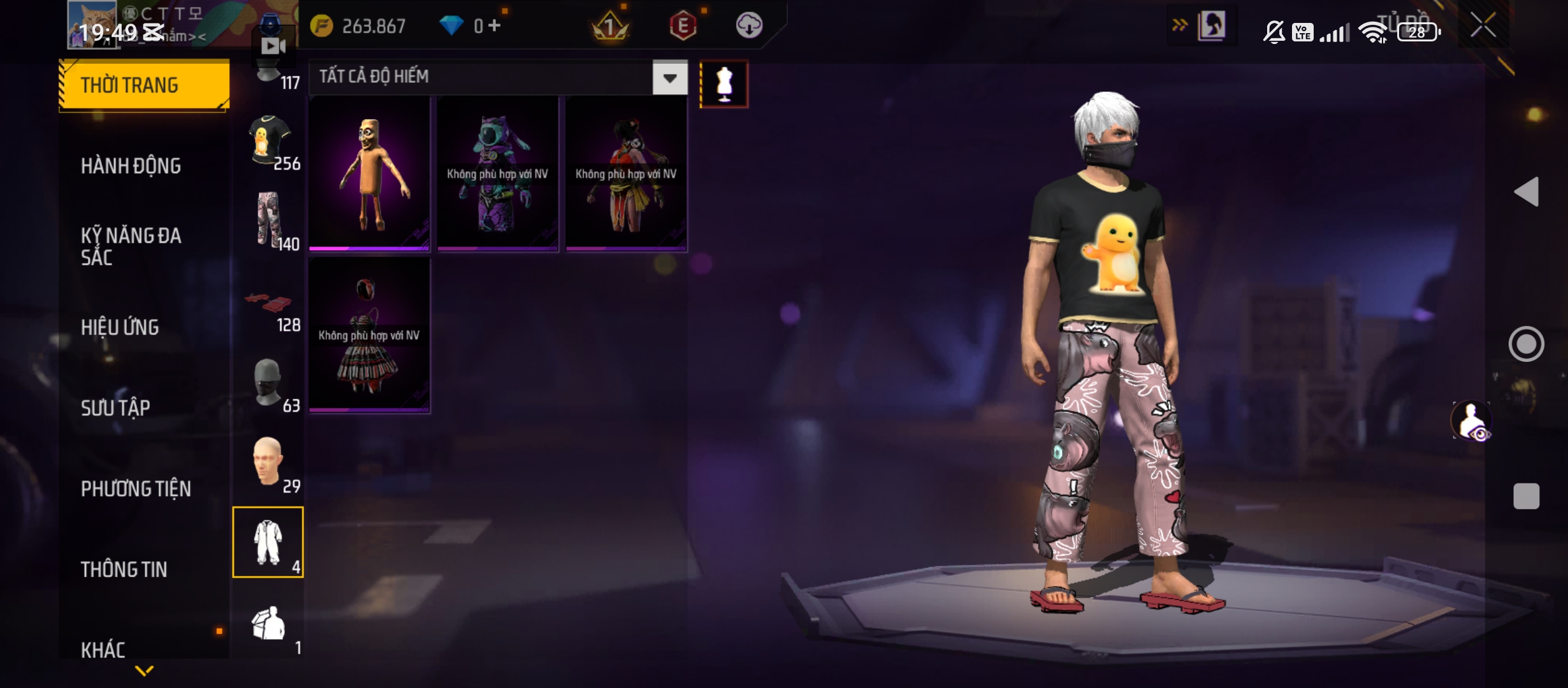Viewport: 1568px width, 688px height.
Task: Select the full-body jumpsuit category
Action: pos(268,542)
